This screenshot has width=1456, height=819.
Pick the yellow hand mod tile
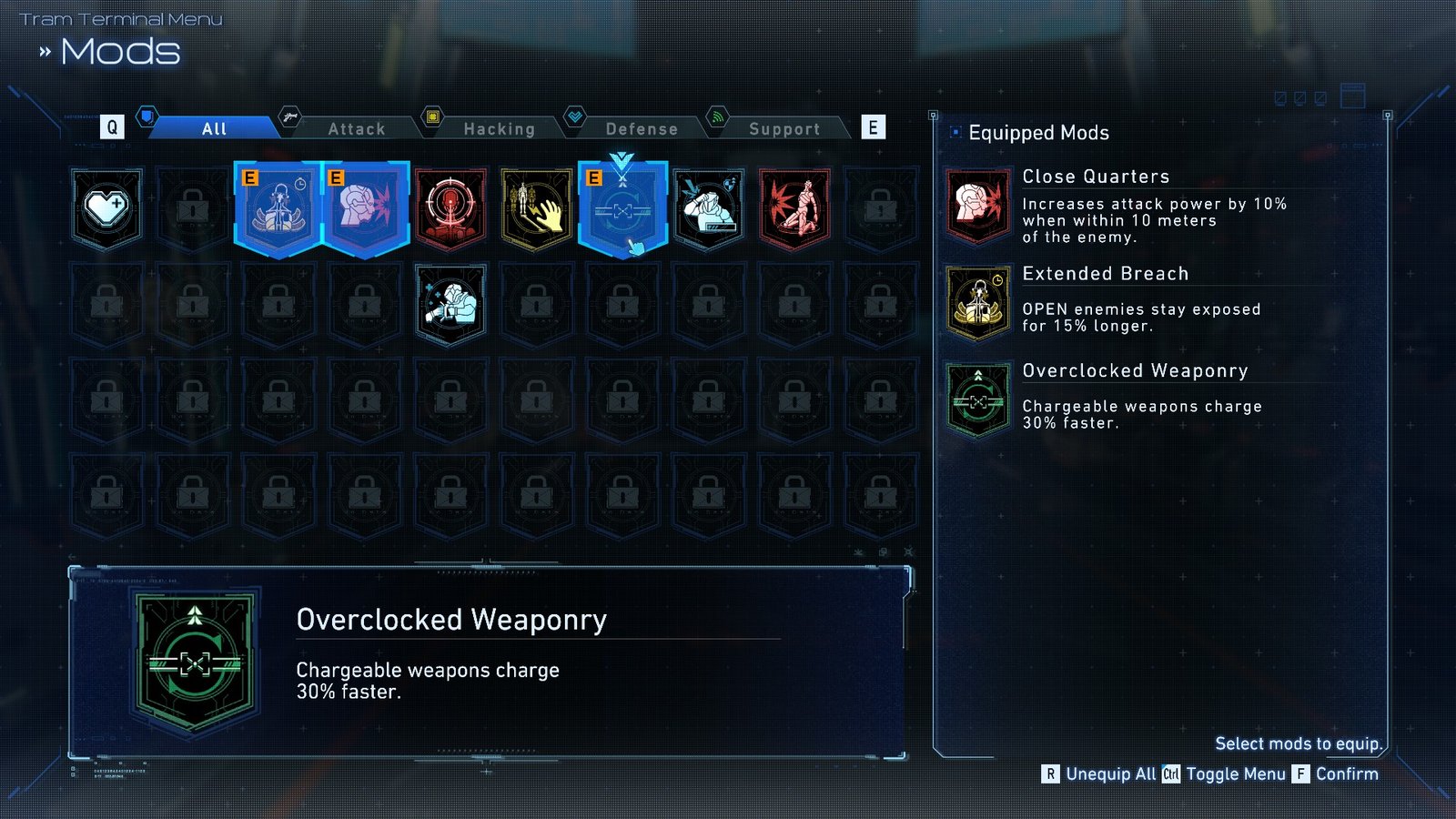tap(537, 208)
